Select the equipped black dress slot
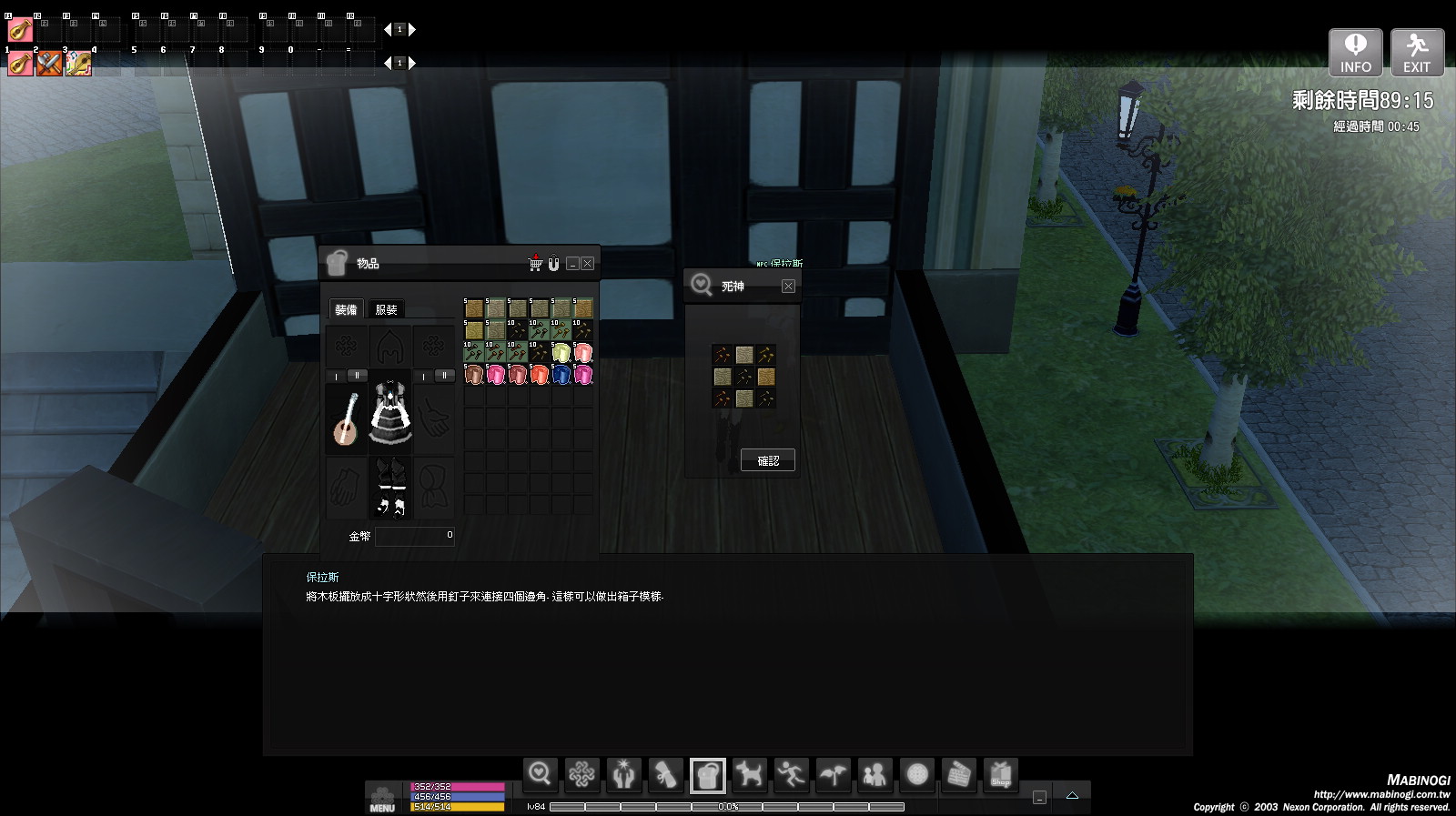 (390, 414)
